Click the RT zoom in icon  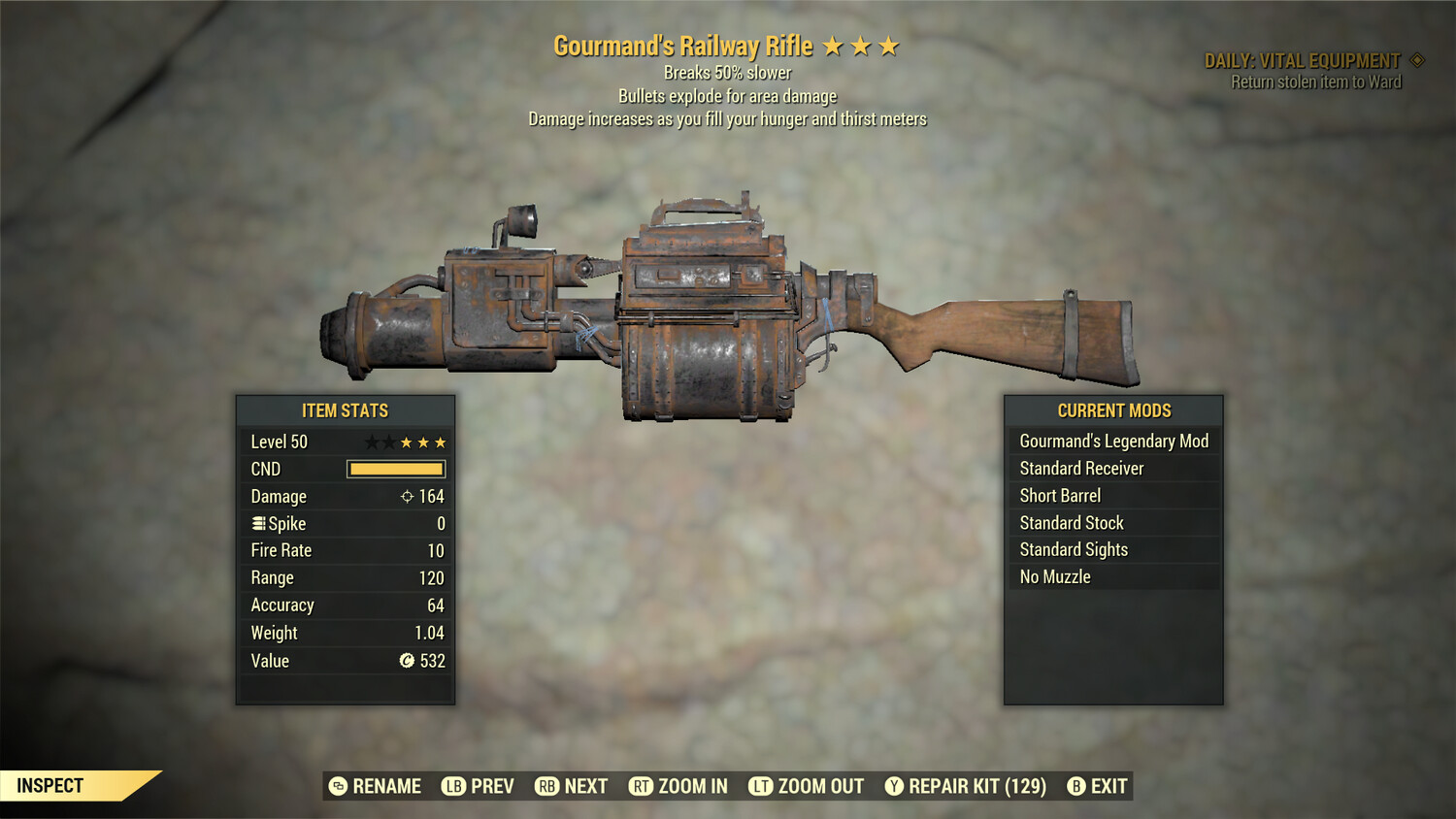(642, 786)
